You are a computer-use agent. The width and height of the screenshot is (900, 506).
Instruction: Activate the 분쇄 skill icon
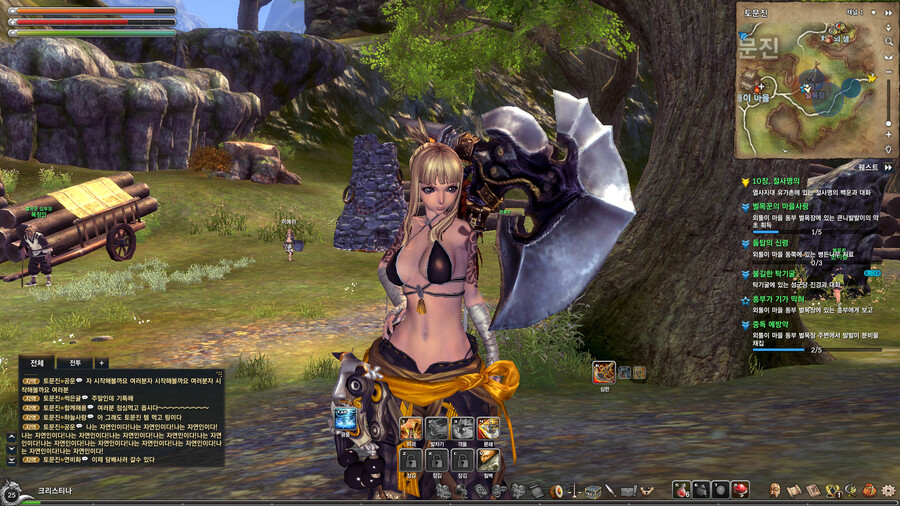[489, 428]
